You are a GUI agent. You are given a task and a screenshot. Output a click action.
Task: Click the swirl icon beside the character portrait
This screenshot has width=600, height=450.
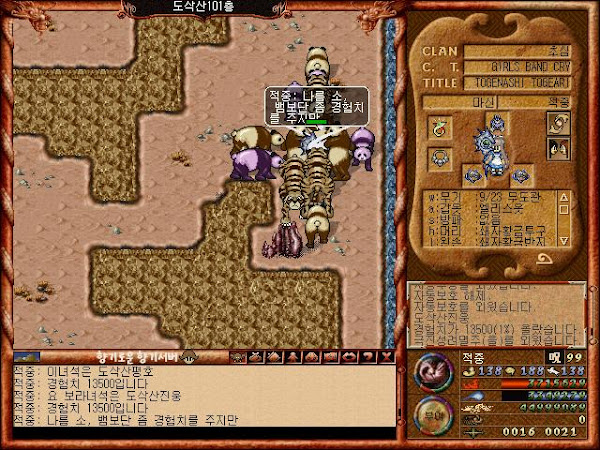coord(558,123)
